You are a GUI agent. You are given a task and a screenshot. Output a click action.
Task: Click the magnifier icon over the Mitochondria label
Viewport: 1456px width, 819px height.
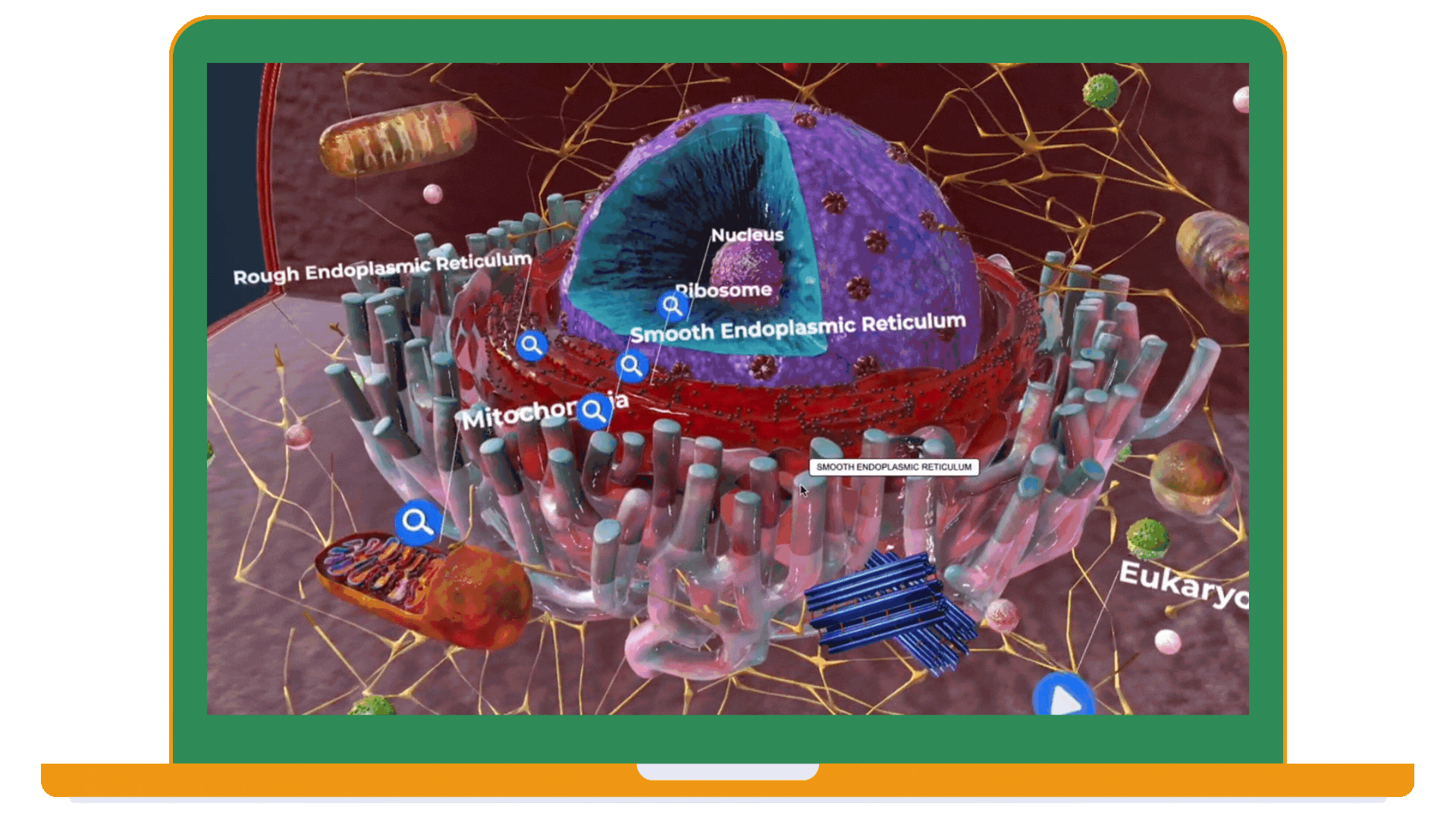coord(594,412)
